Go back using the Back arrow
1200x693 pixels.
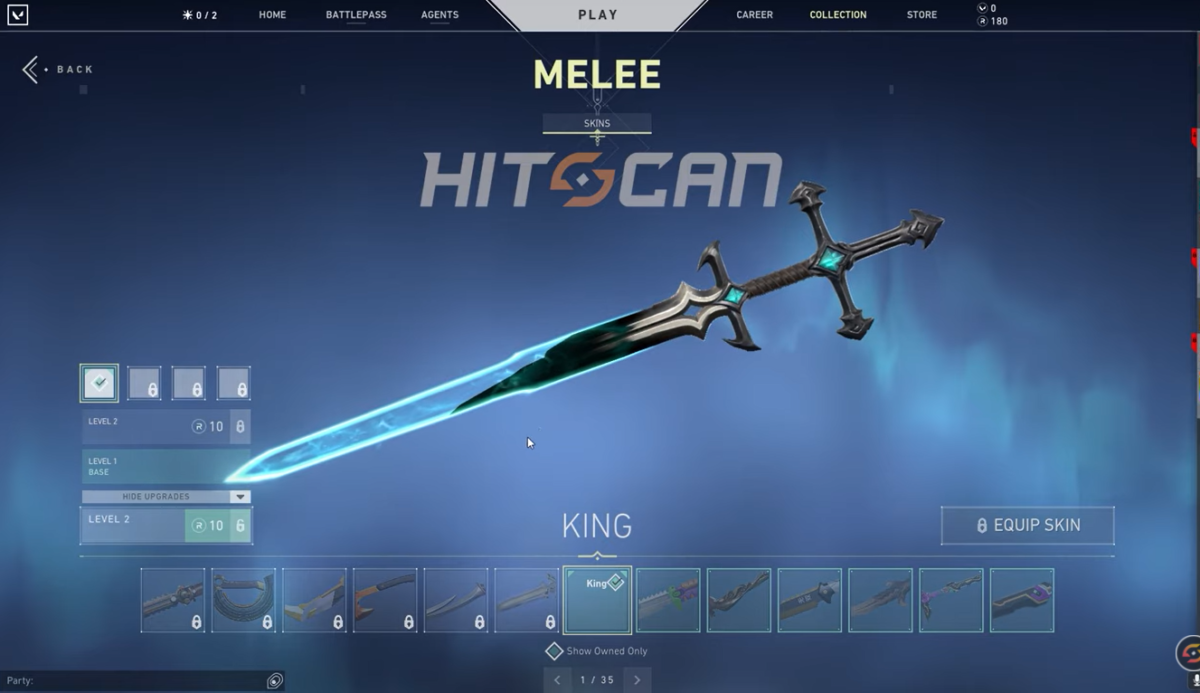(x=31, y=69)
